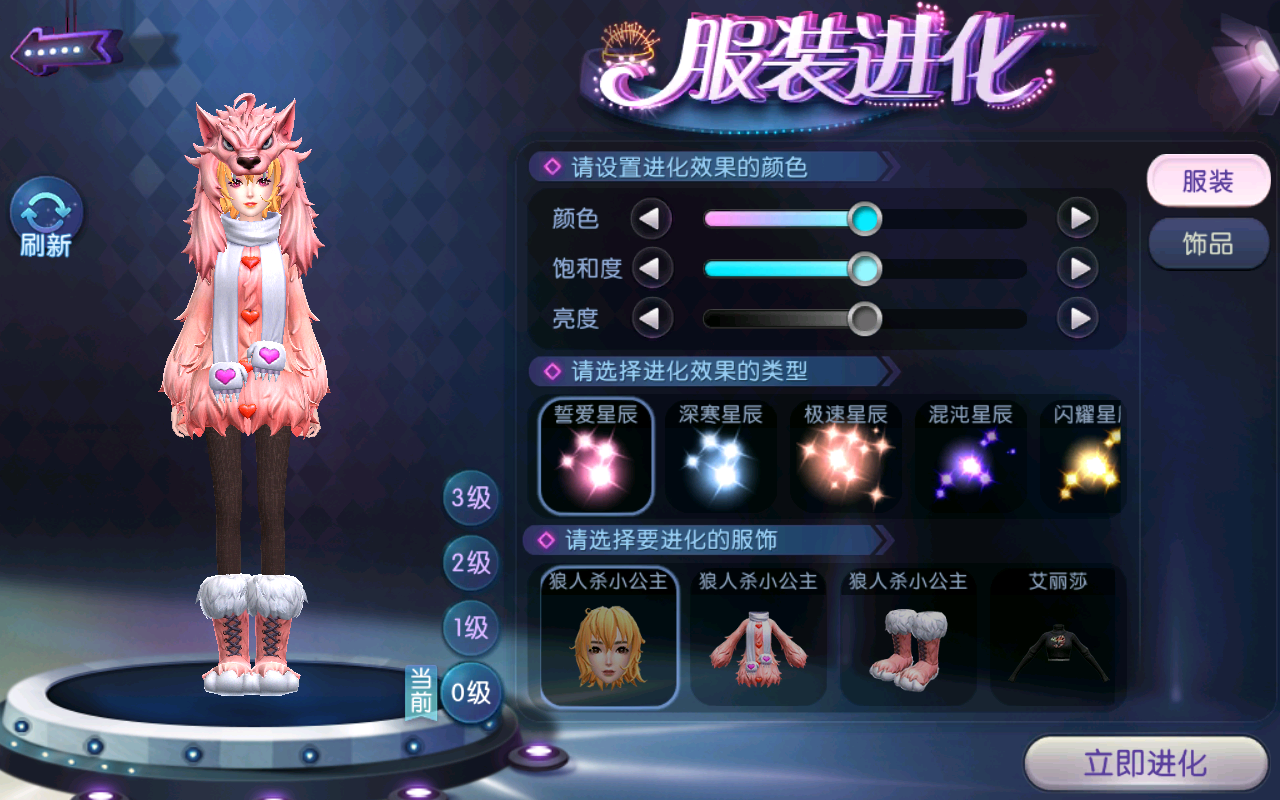The width and height of the screenshot is (1280, 800).
Task: Decrease 饱和度 with the left arrow
Action: tap(651, 268)
